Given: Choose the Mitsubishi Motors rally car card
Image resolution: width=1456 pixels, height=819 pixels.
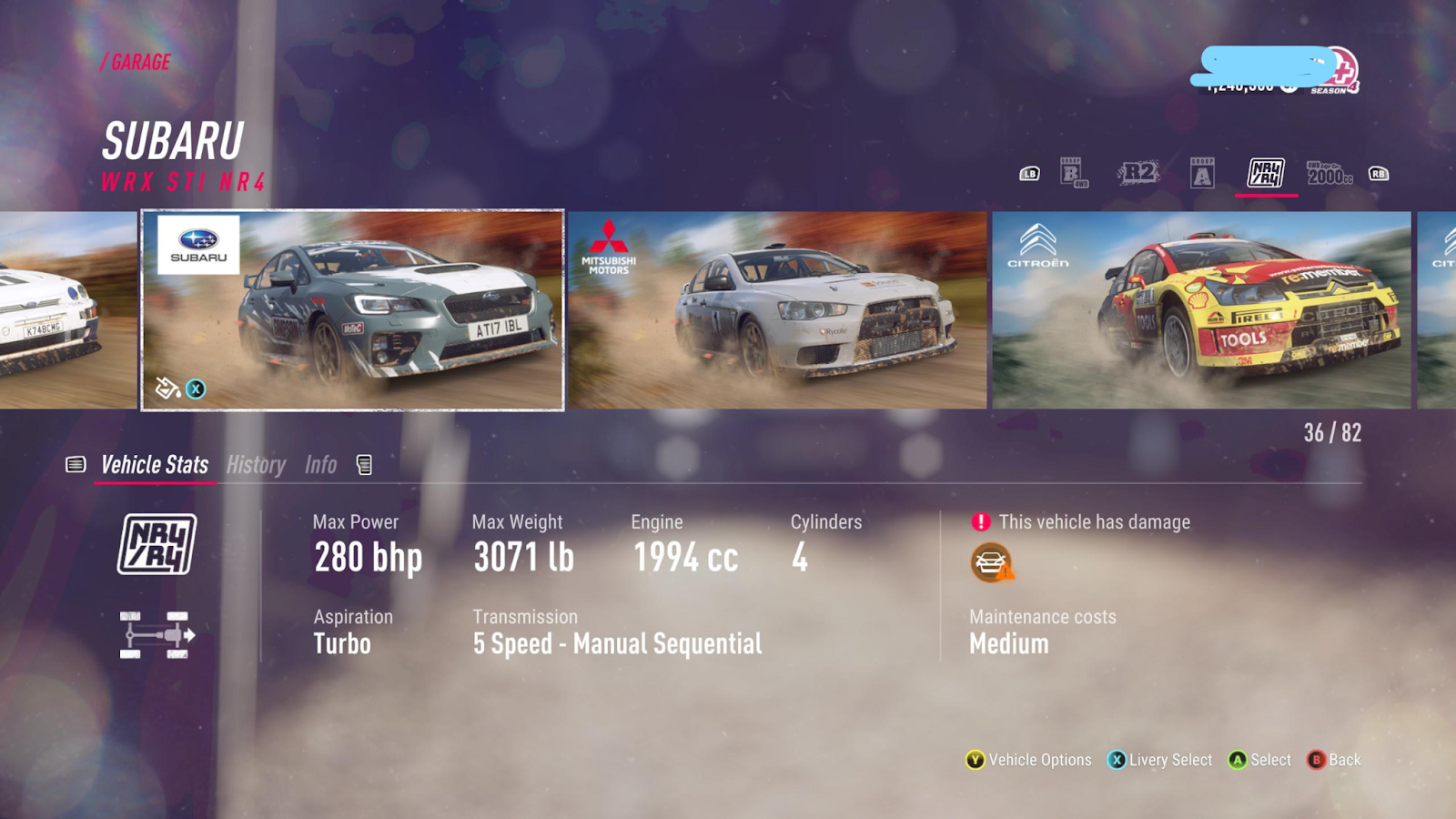Looking at the screenshot, I should pyautogui.click(x=777, y=310).
